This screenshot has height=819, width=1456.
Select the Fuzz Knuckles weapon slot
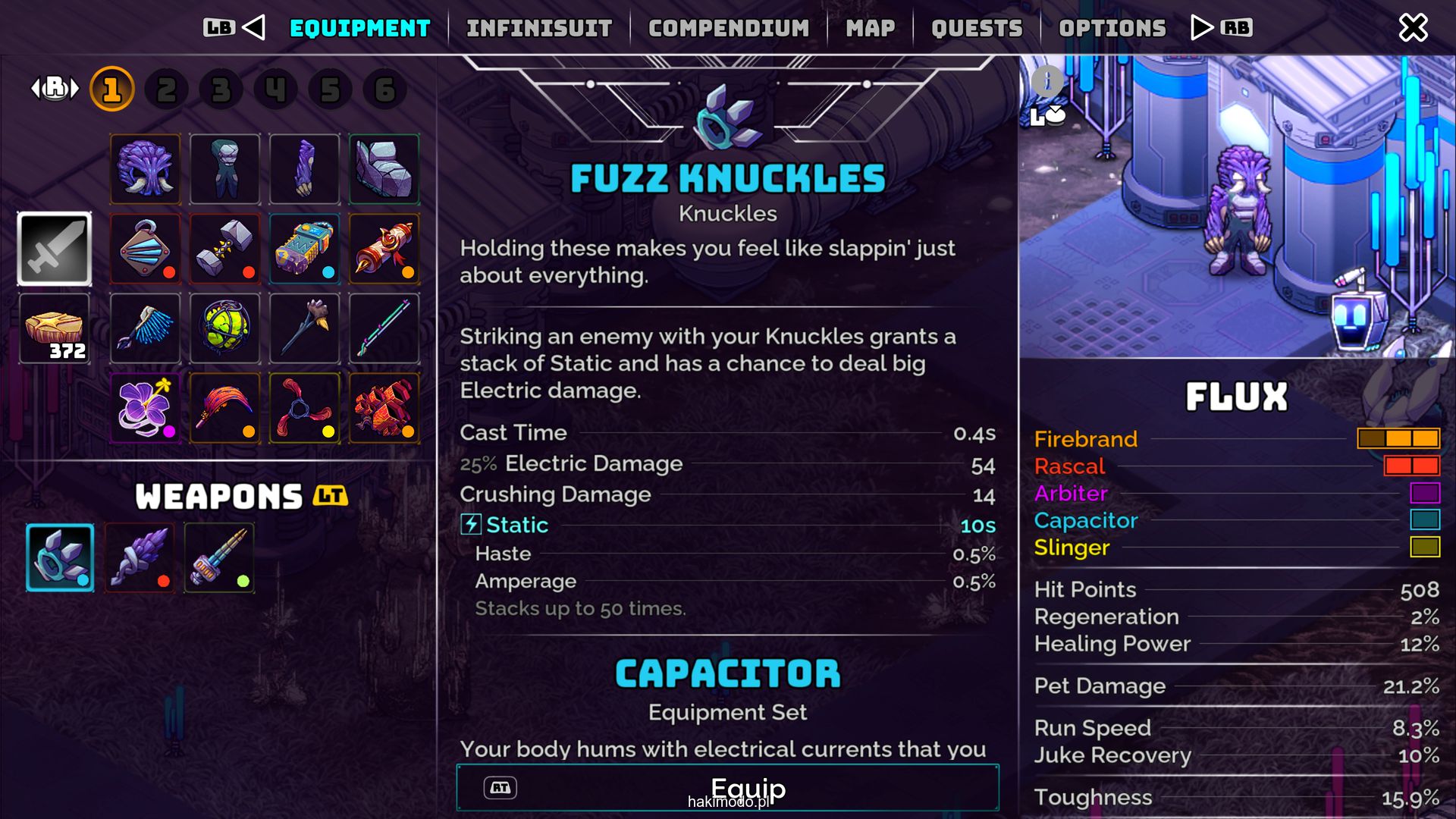pyautogui.click(x=60, y=557)
